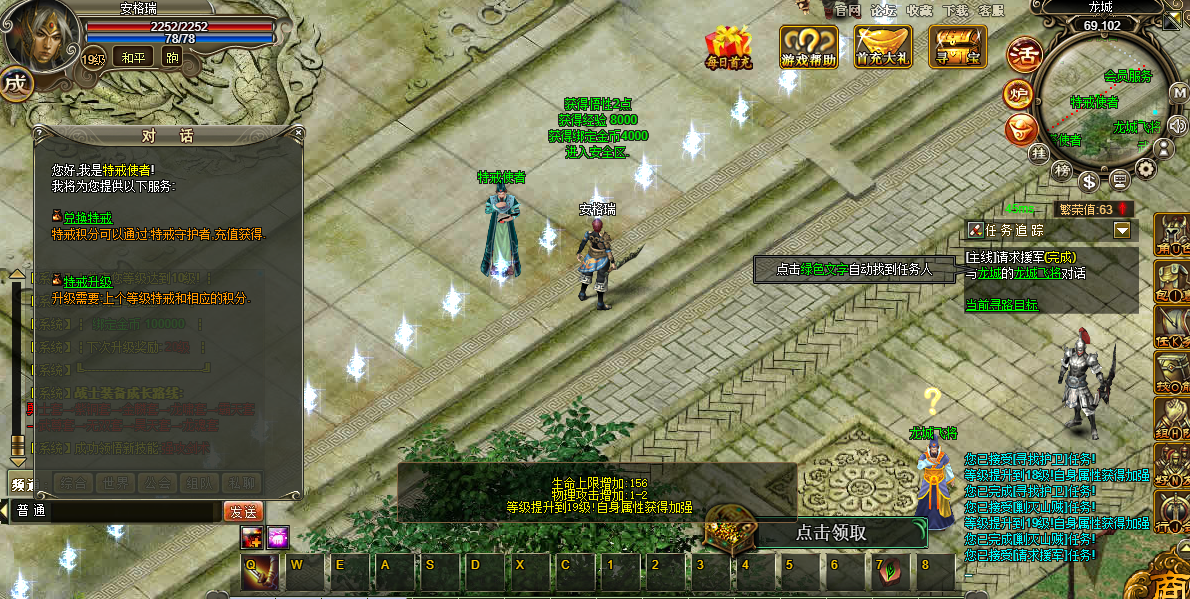Collapse the 任务追踪 quest tracker arrow
This screenshot has width=1190, height=599.
(x=1122, y=231)
